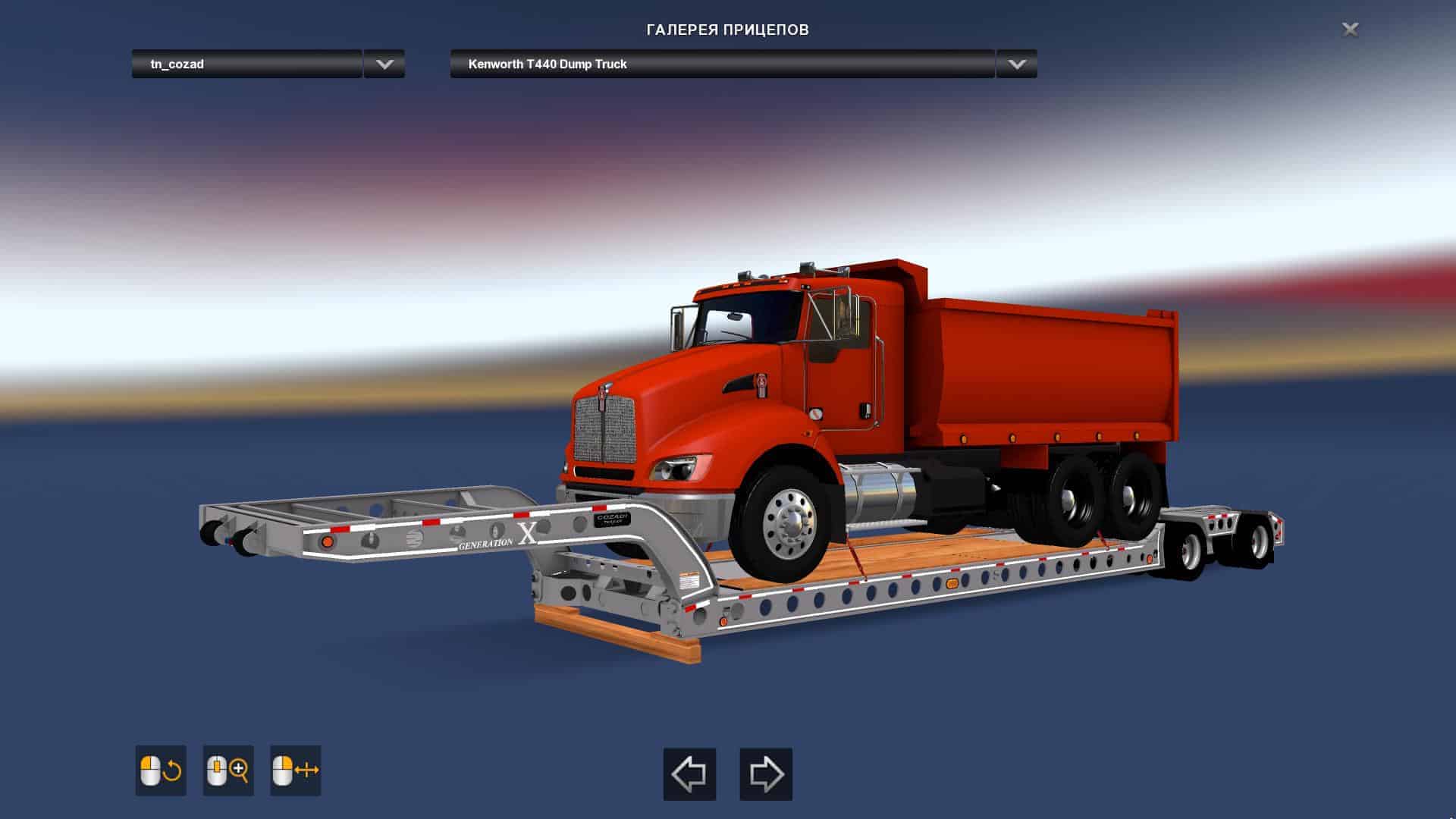The image size is (1456, 819).
Task: Show the next trailer with right arrow
Action: coord(766,774)
